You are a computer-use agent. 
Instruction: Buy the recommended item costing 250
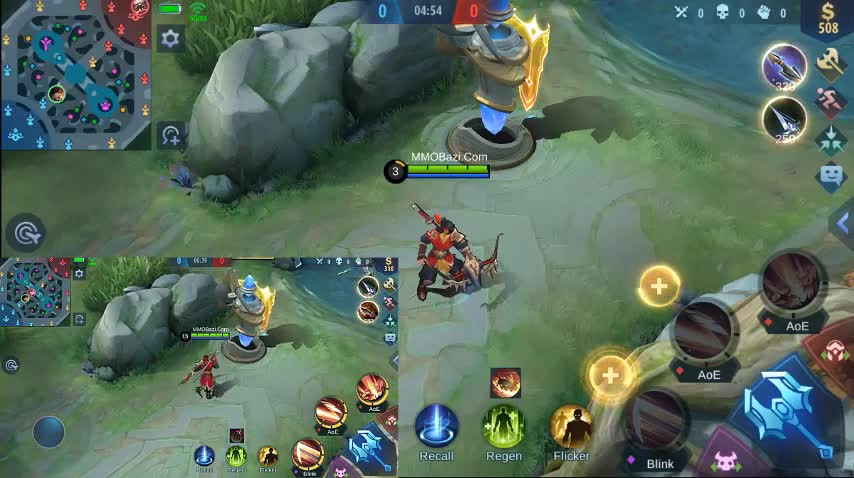click(784, 120)
